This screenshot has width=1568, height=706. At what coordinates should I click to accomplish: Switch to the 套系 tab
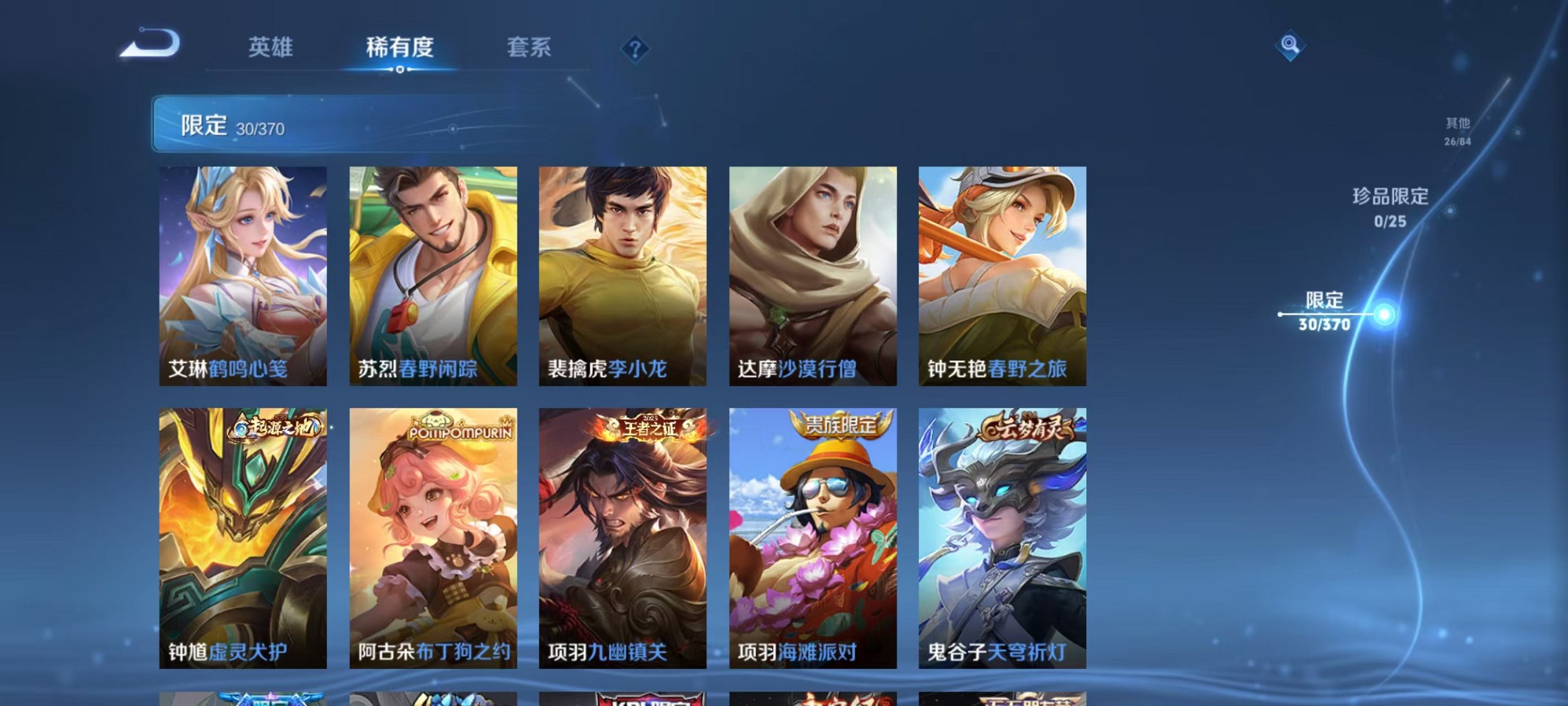(x=529, y=48)
